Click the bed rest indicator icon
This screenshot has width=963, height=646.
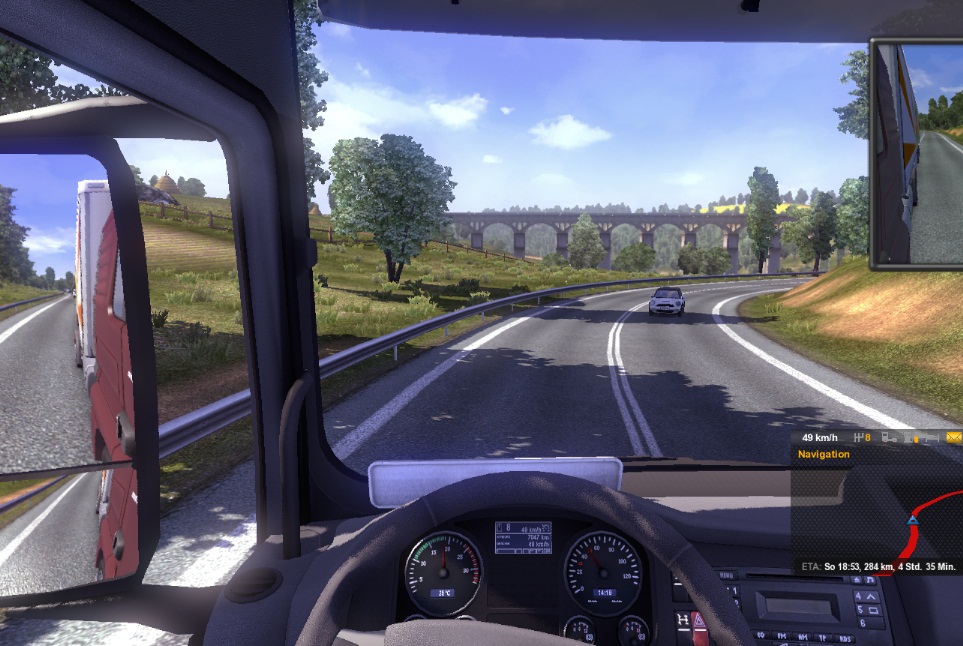[x=932, y=438]
